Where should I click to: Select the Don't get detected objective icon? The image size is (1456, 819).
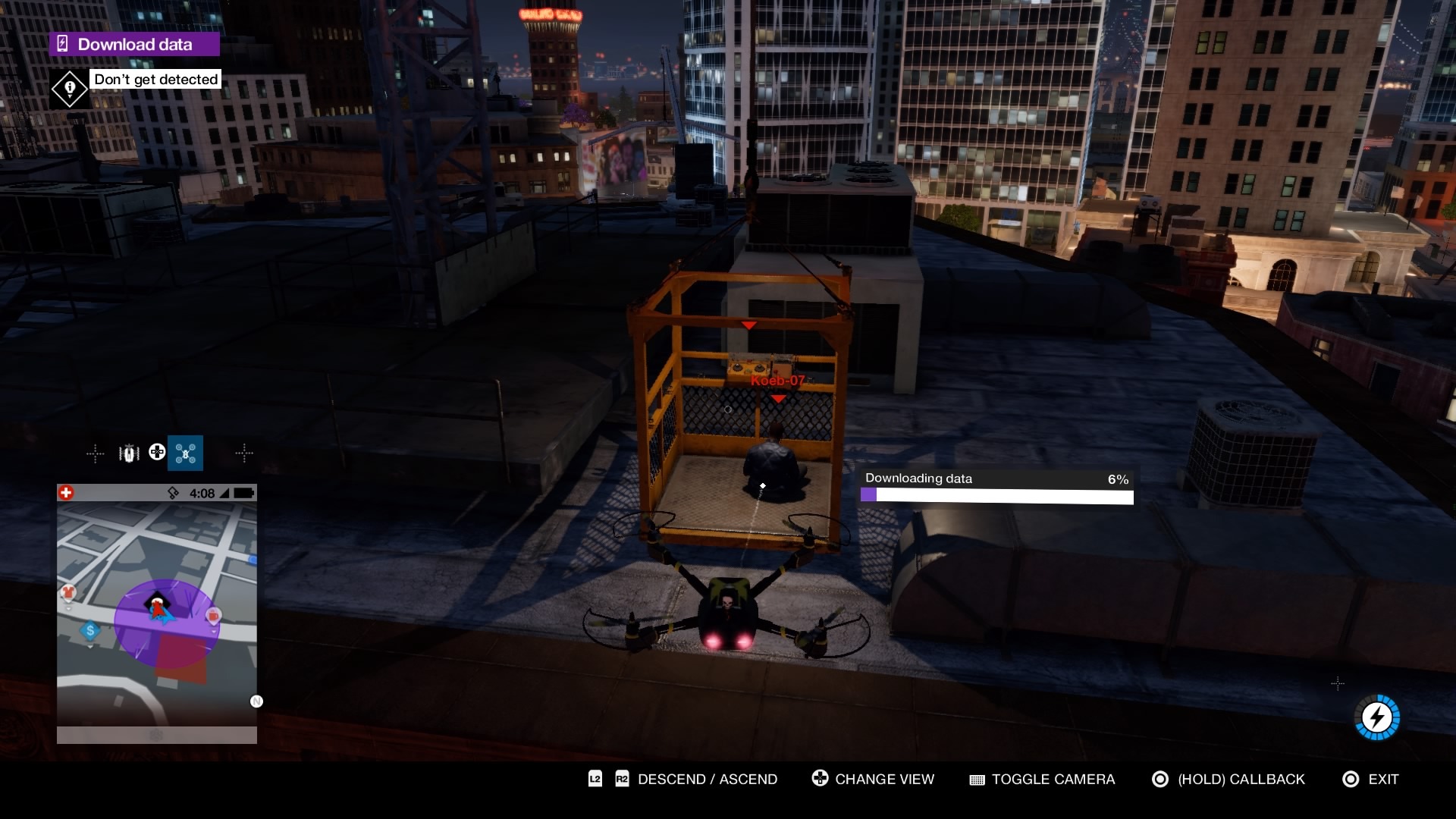point(70,89)
